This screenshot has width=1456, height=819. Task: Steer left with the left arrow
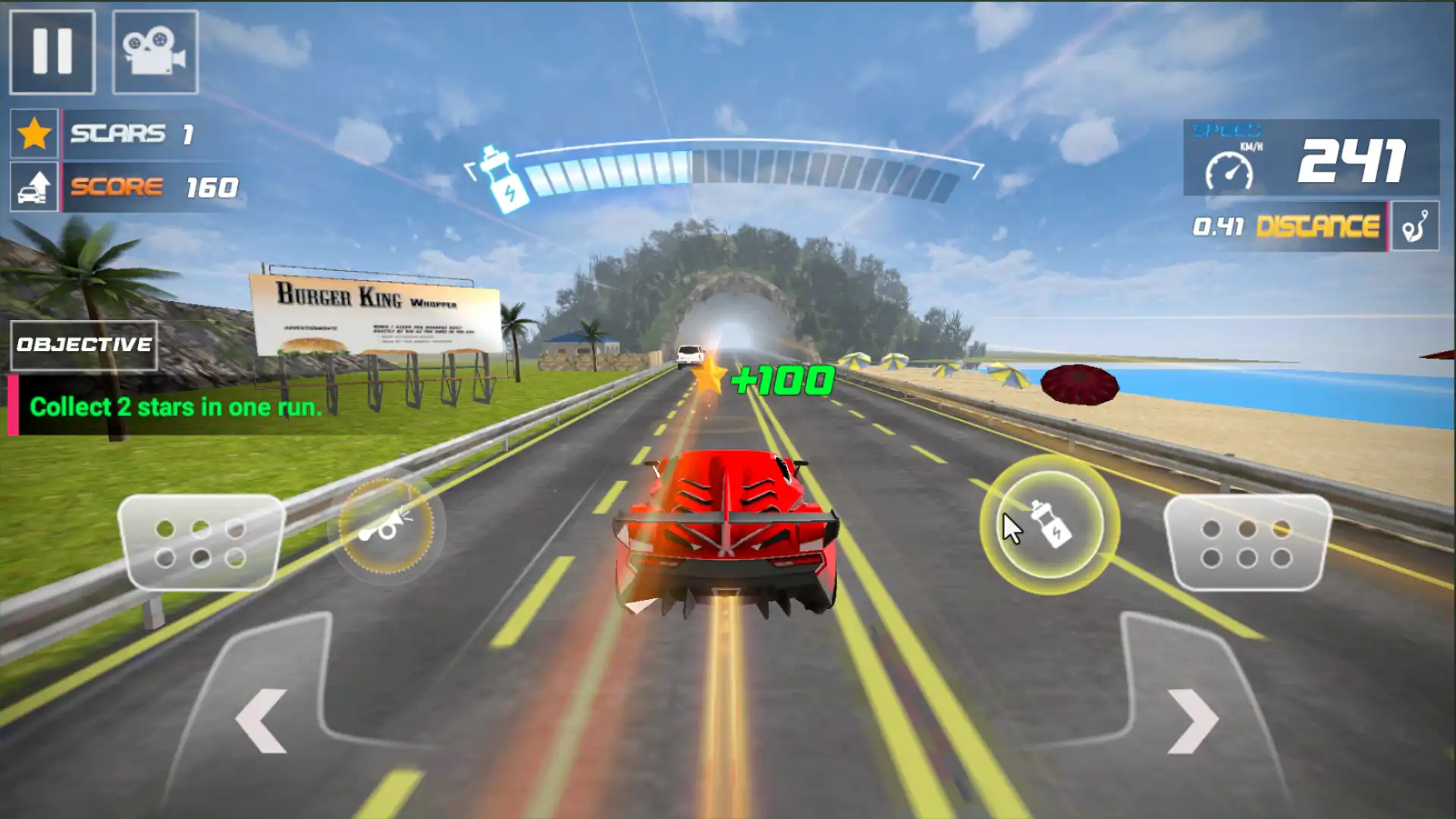(x=262, y=720)
